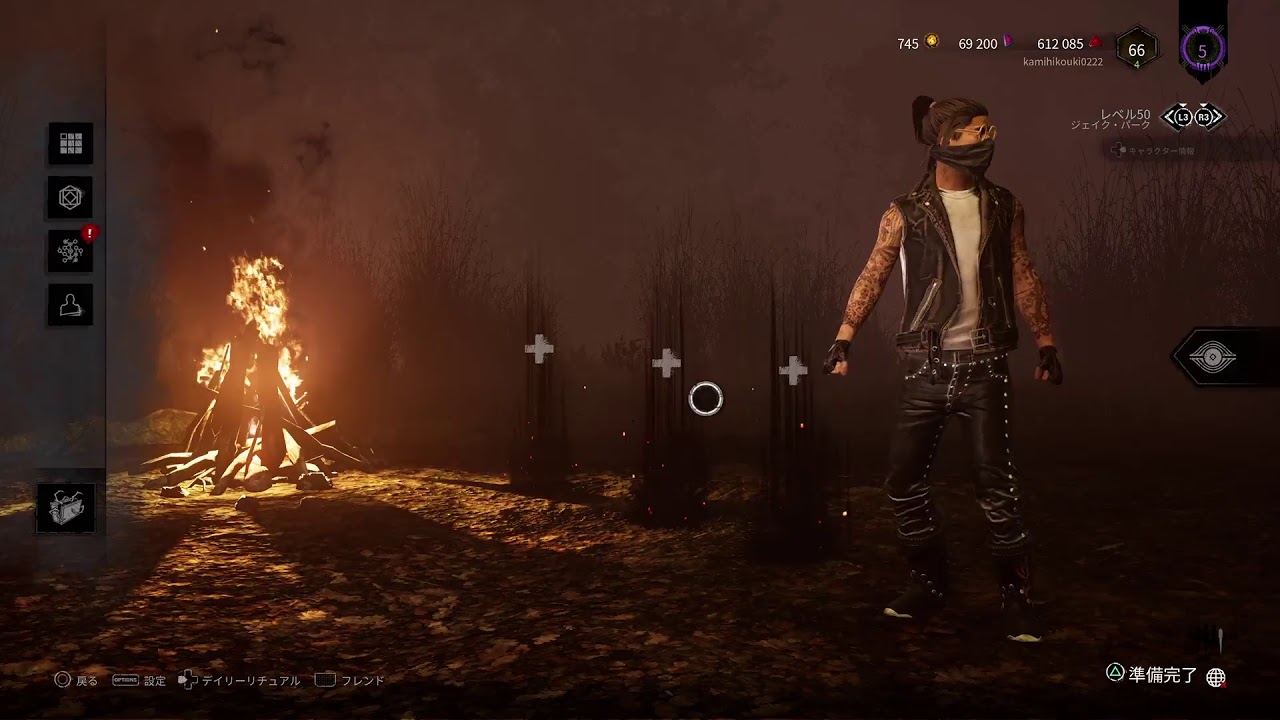Open the character silhouette selection icon

[71, 305]
